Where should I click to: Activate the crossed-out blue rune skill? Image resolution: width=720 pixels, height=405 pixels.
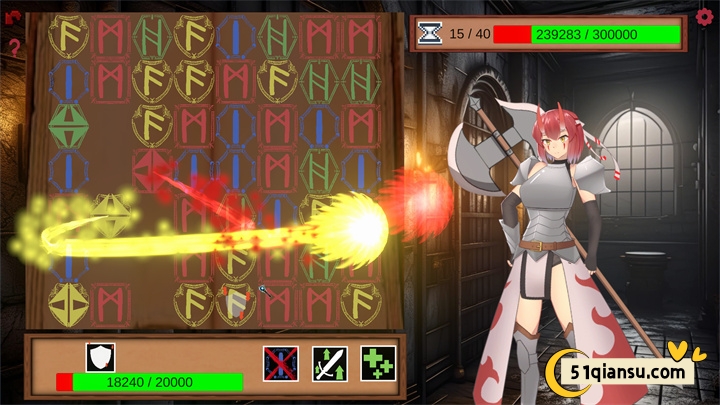click(281, 362)
